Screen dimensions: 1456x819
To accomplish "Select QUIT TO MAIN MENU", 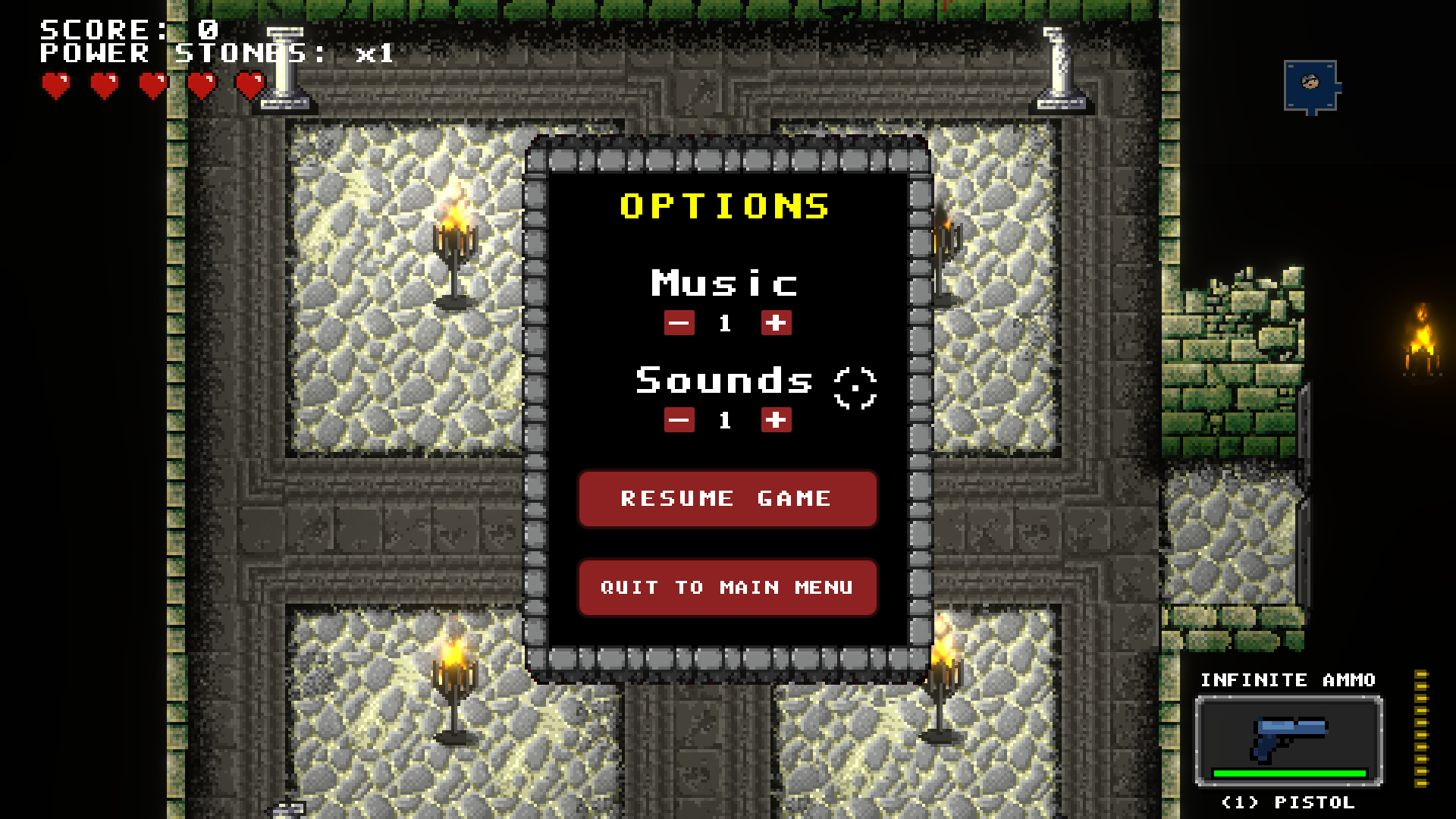I will point(726,587).
